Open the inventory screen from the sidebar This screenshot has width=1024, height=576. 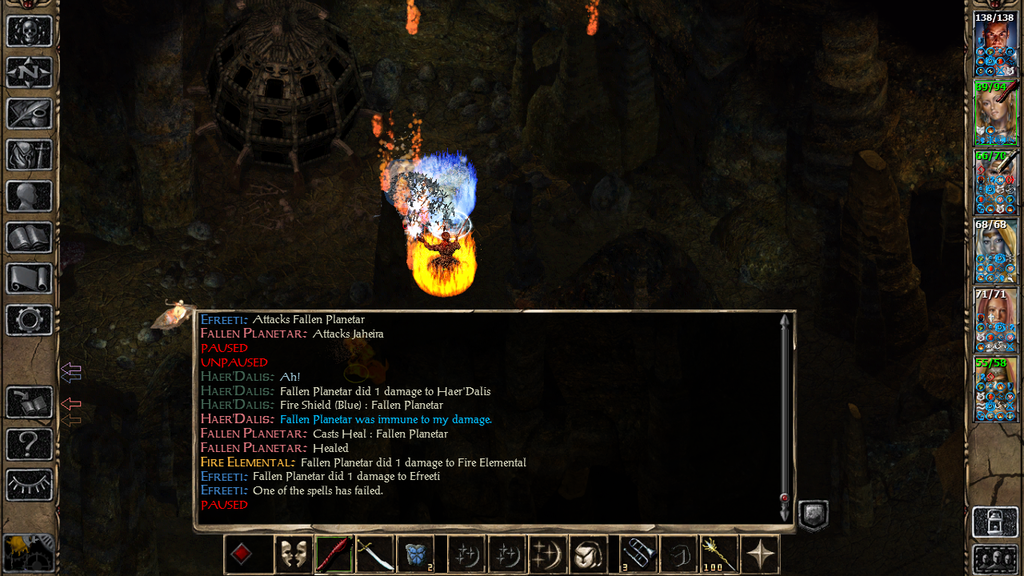[x=29, y=154]
